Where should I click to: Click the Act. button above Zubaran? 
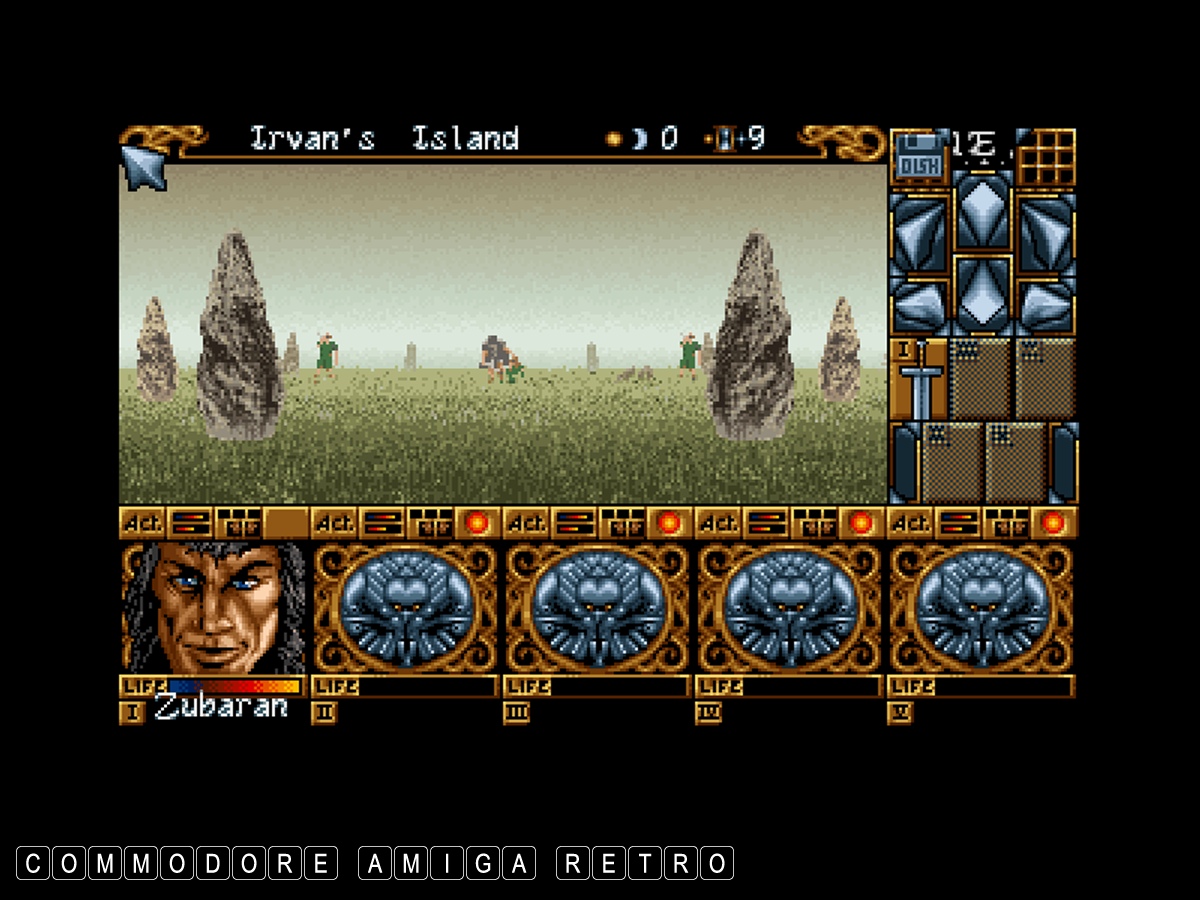pos(143,522)
